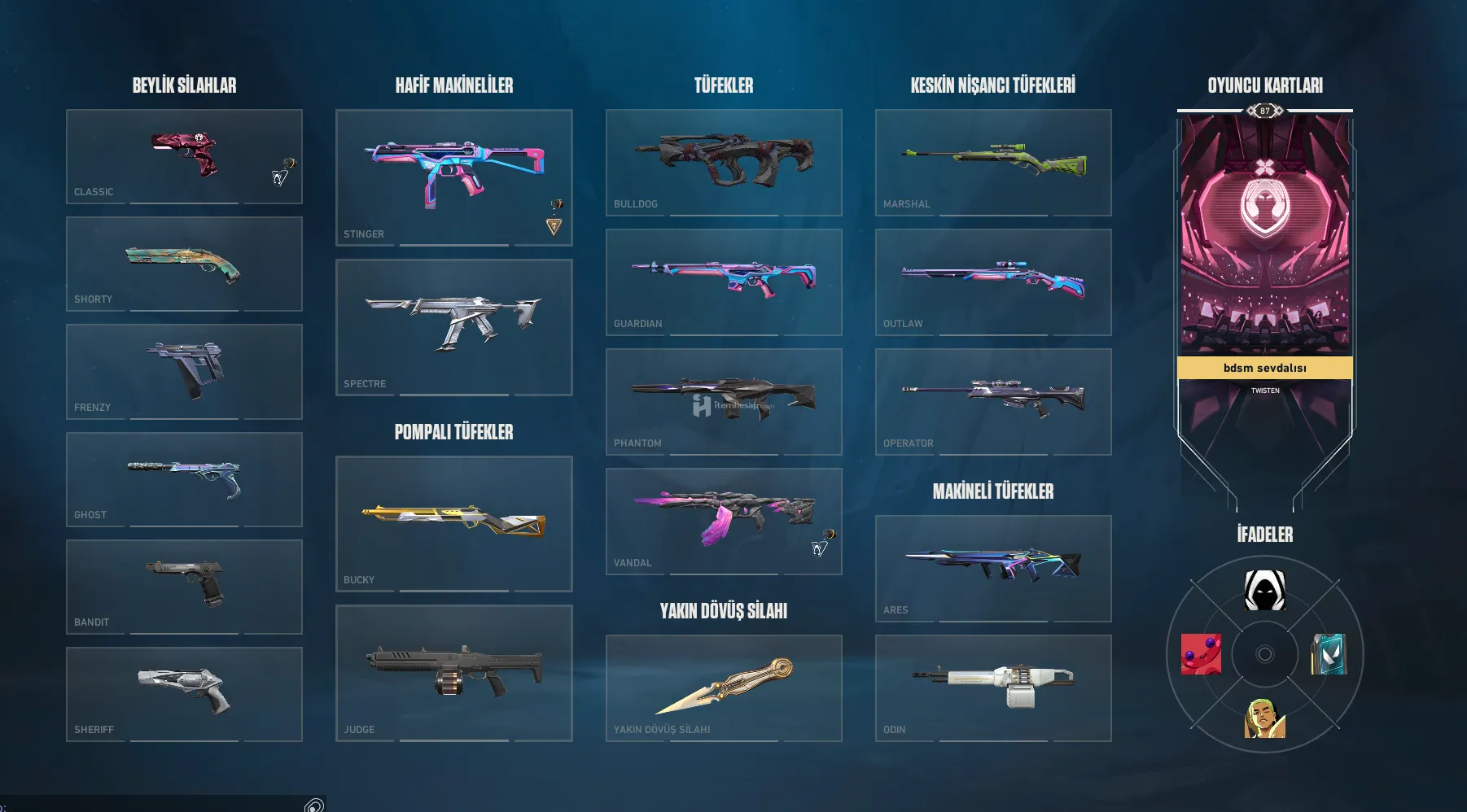The height and width of the screenshot is (812, 1467).
Task: Select the Judge shotgun slot
Action: click(453, 673)
